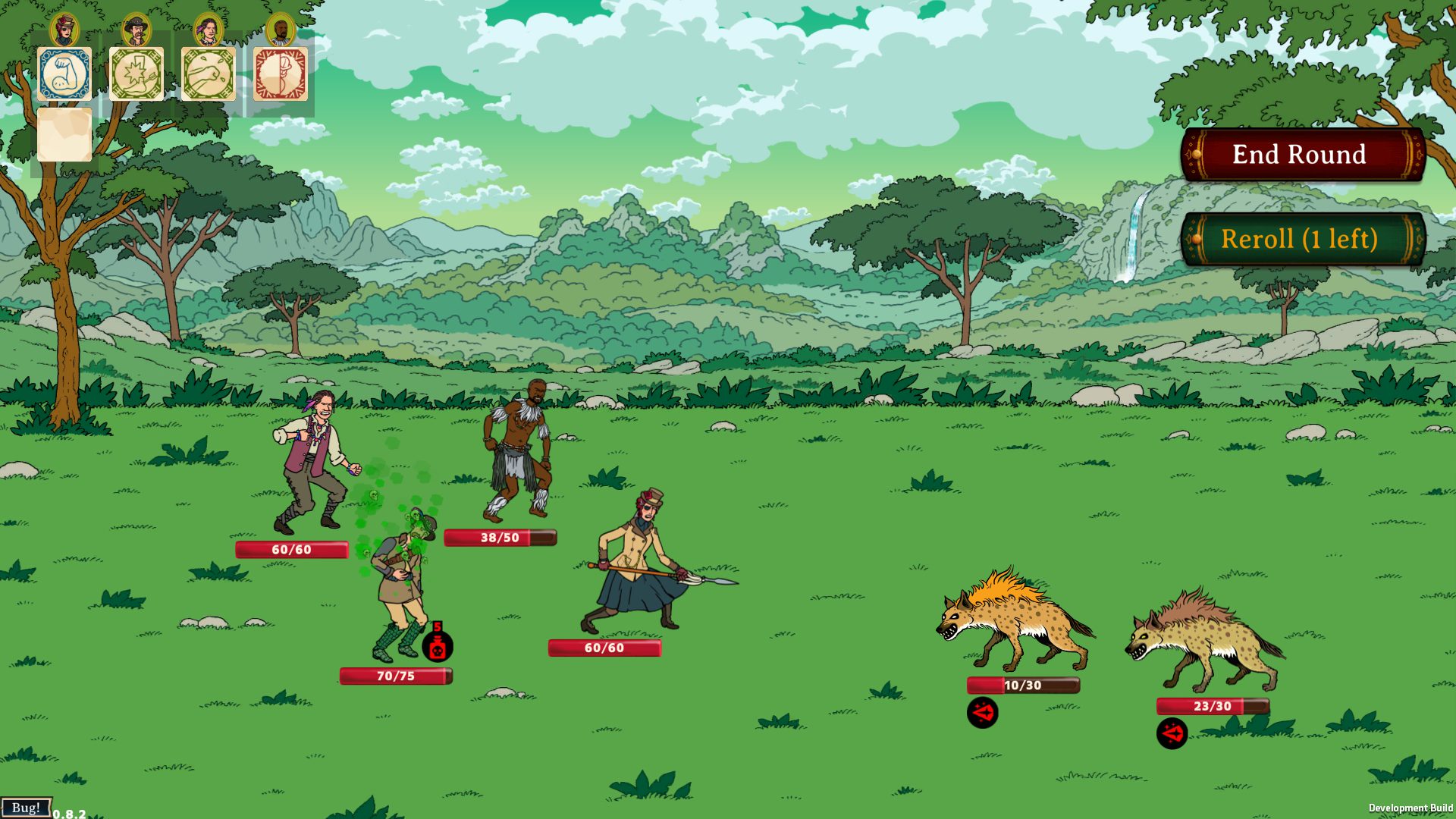This screenshot has width=1456, height=819.
Task: Select the eyepatch woman's portrait
Action: point(64,30)
